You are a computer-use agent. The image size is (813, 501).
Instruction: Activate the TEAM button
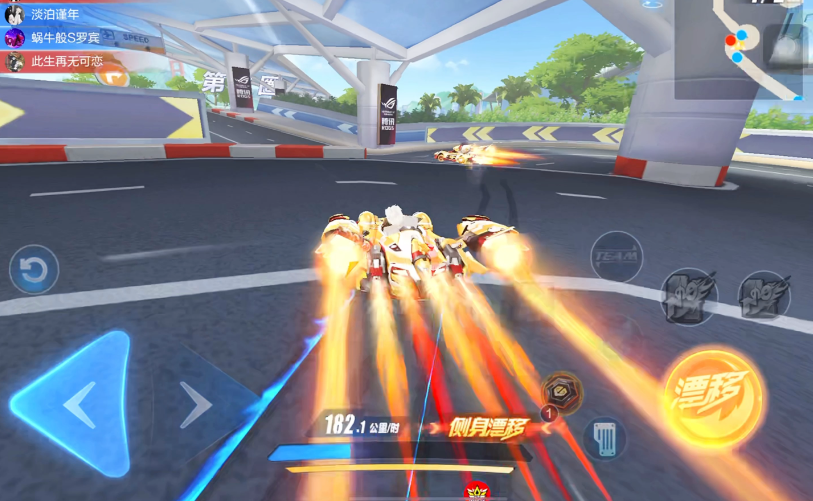coord(616,257)
